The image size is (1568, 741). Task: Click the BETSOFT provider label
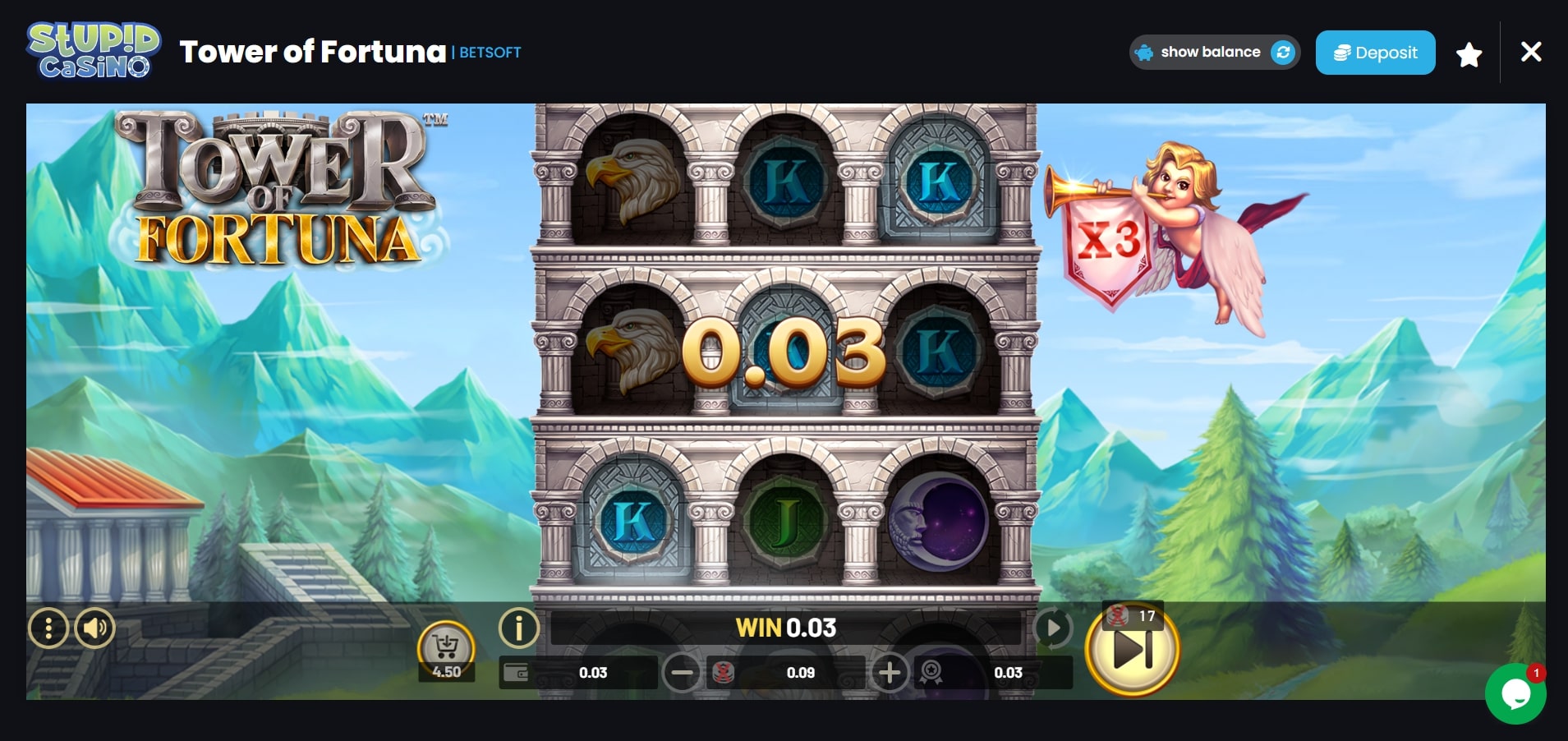point(489,53)
